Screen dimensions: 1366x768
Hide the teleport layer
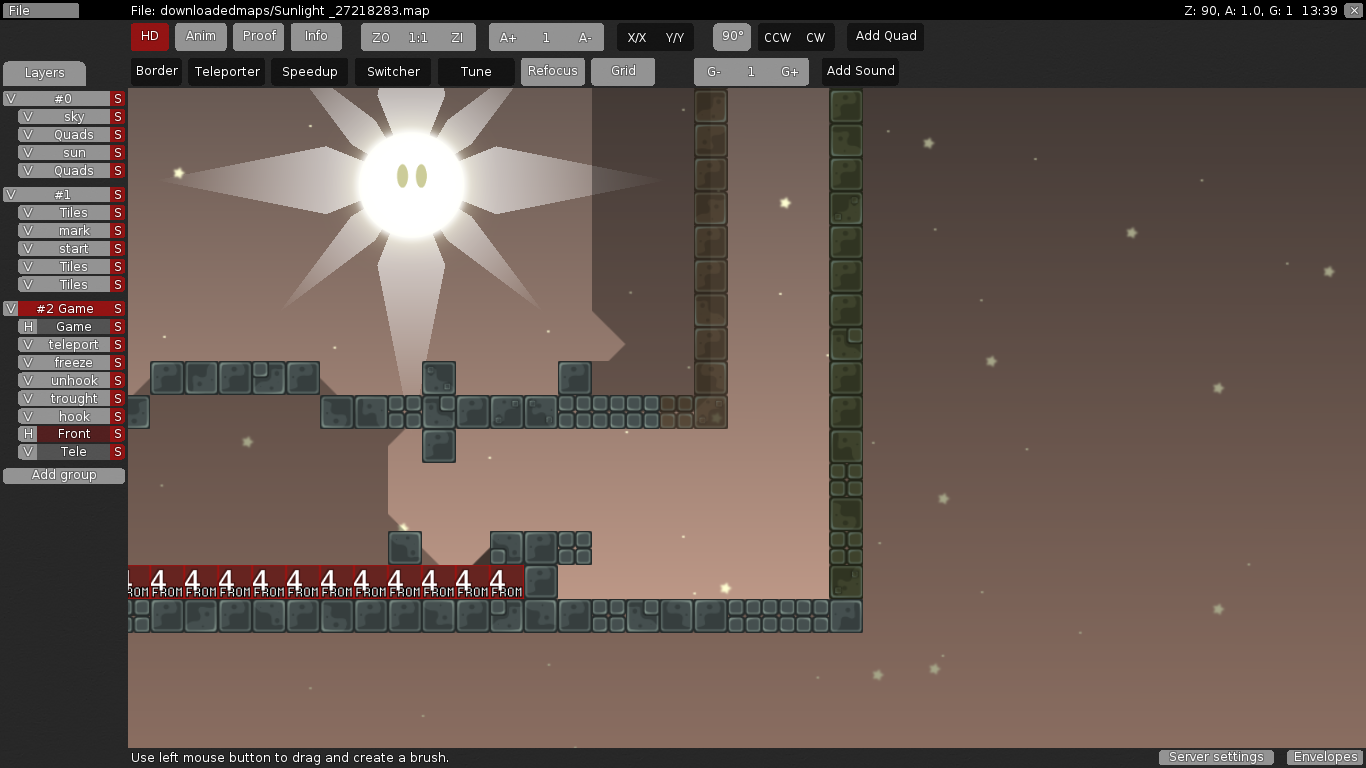click(29, 344)
